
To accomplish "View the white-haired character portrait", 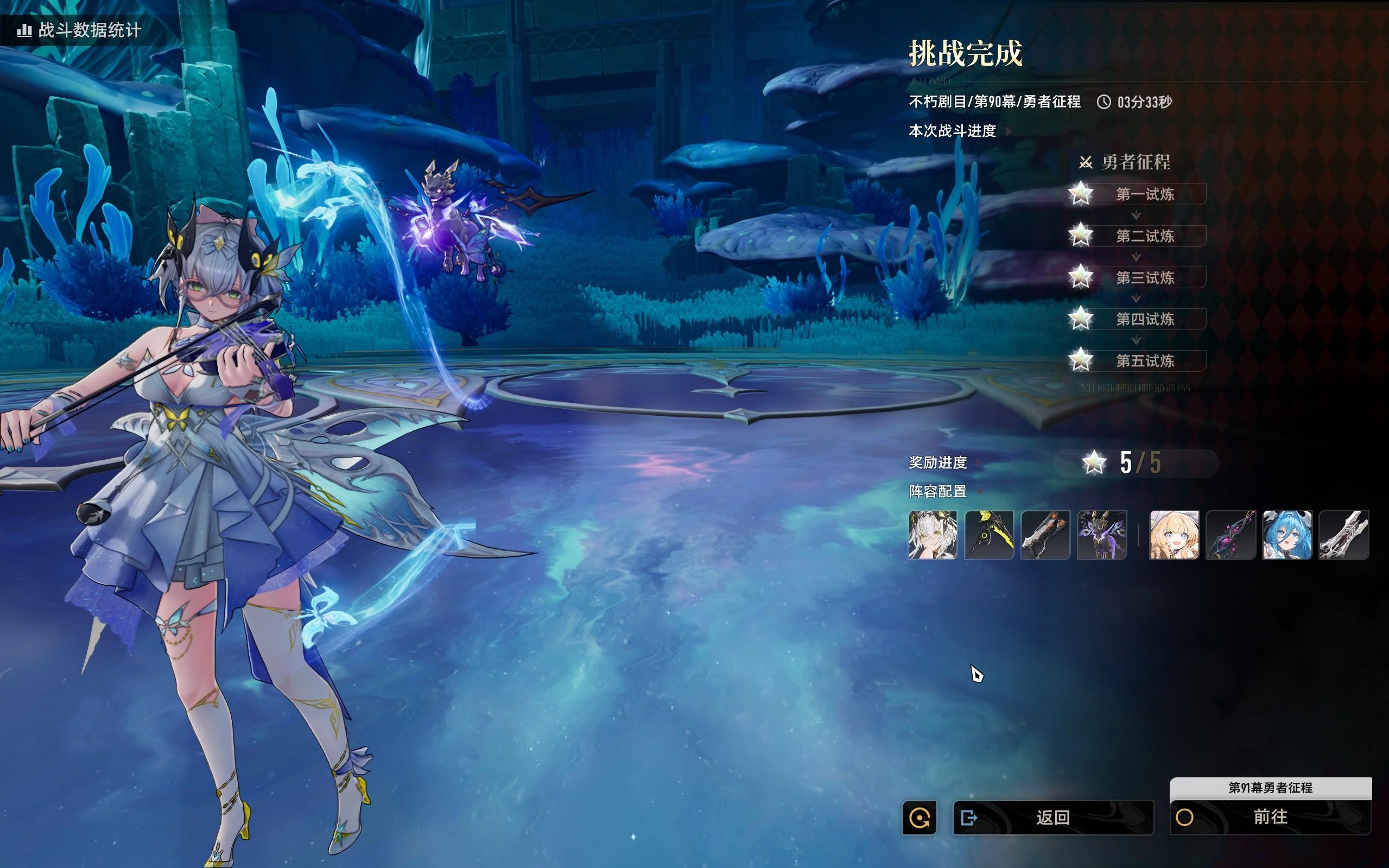I will pos(933,535).
